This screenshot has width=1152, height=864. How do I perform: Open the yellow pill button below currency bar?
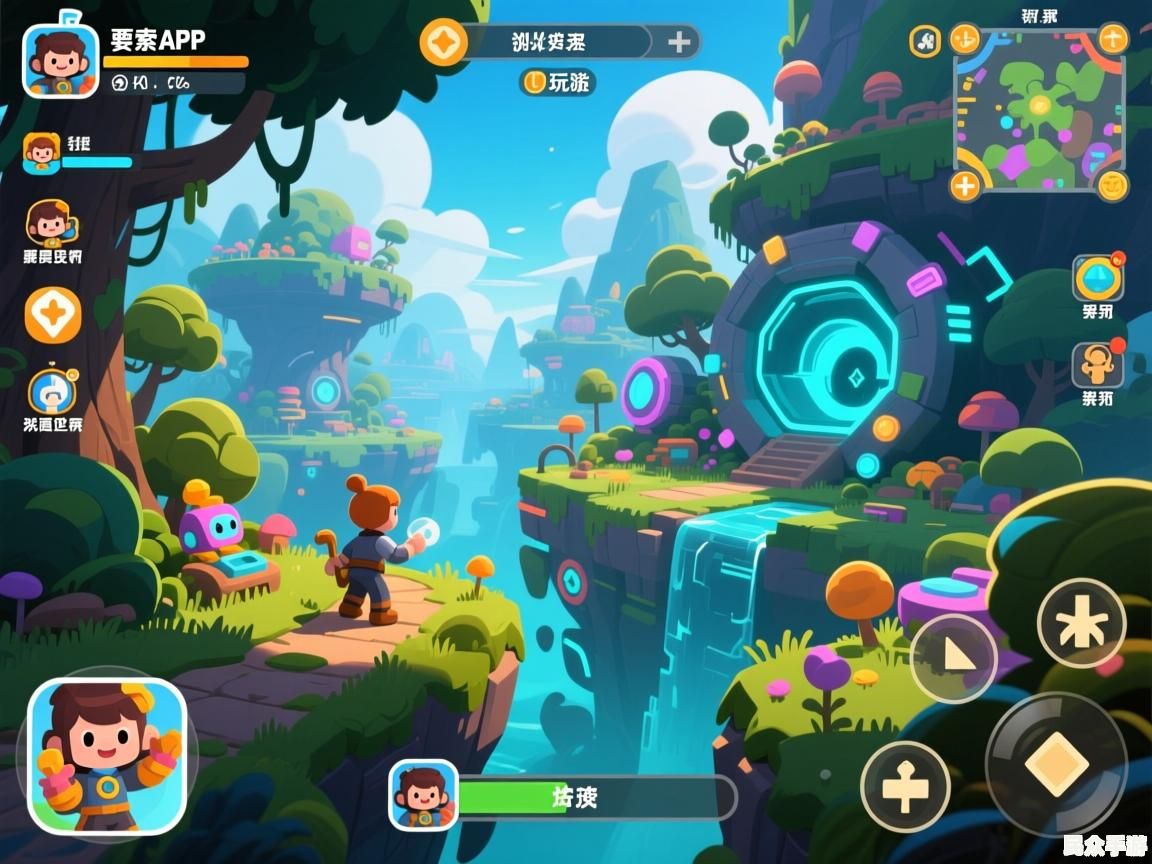[557, 82]
